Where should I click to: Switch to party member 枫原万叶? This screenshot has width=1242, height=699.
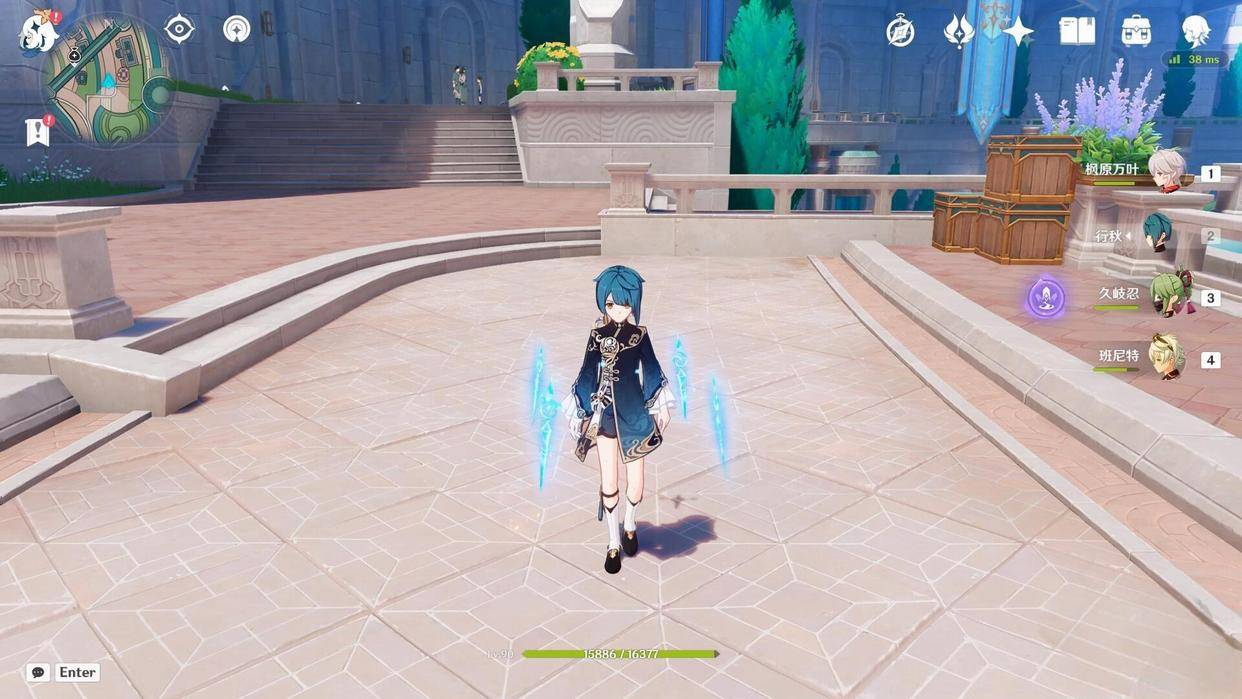(1165, 172)
